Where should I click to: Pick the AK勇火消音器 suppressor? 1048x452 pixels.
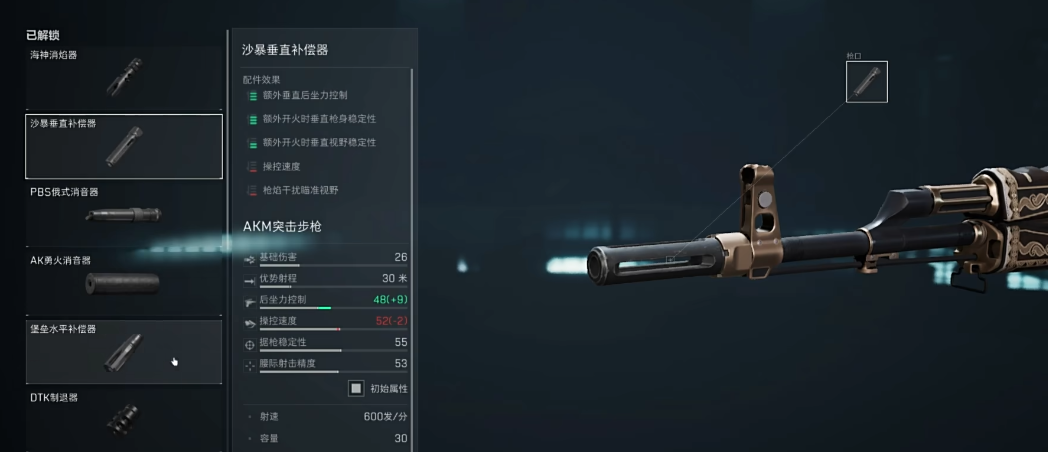pos(124,283)
